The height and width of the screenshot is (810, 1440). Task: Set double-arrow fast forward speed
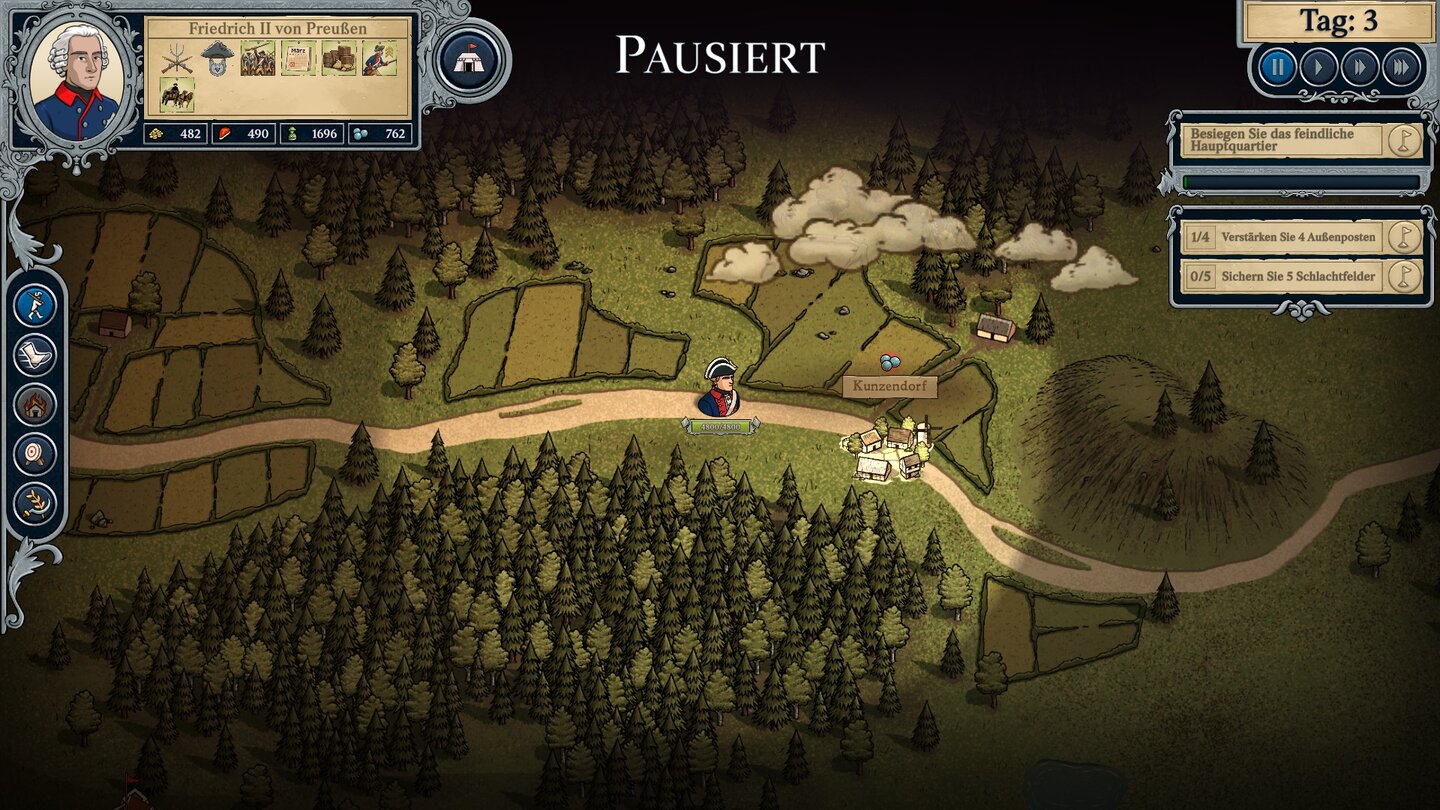(1360, 68)
